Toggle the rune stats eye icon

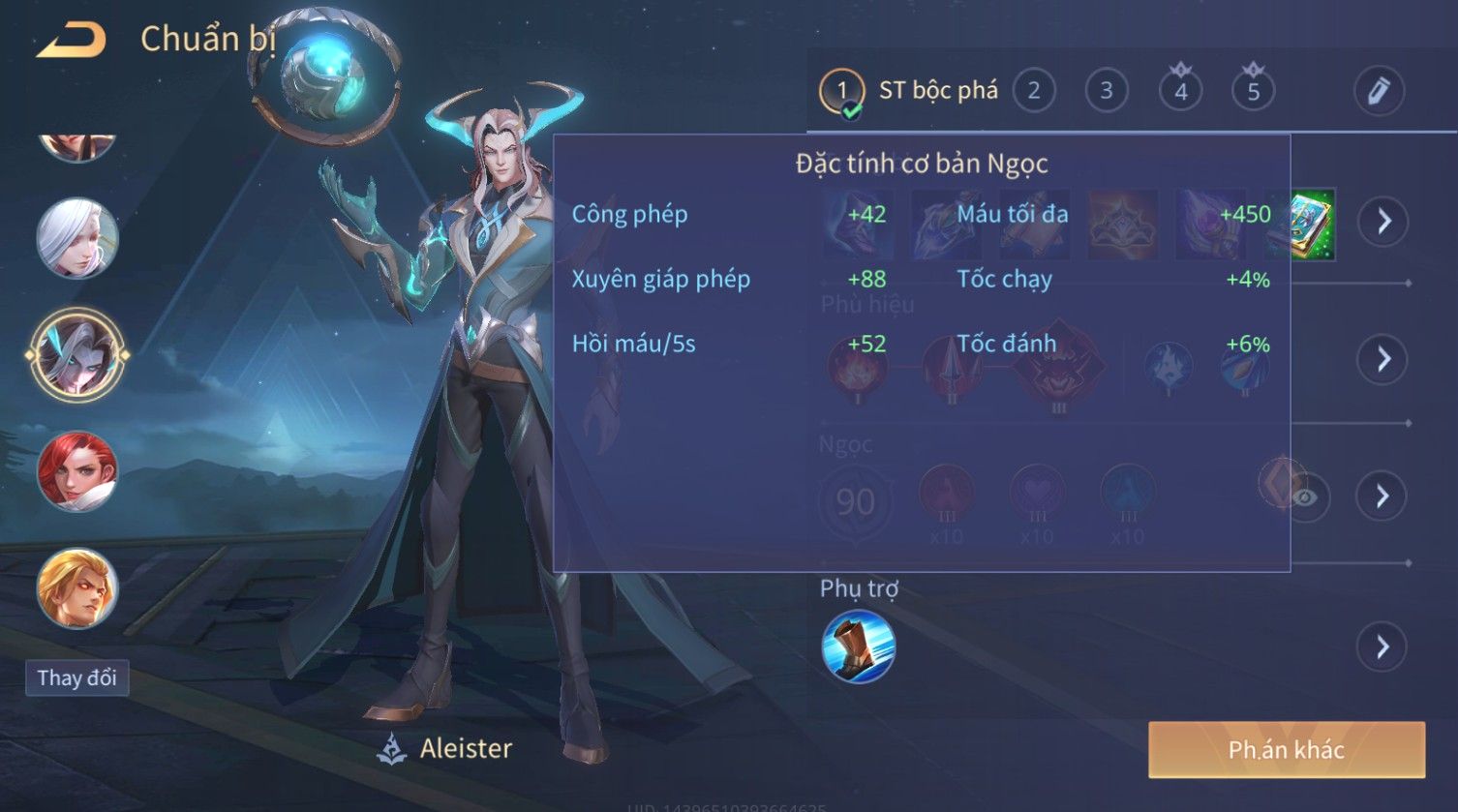1306,497
